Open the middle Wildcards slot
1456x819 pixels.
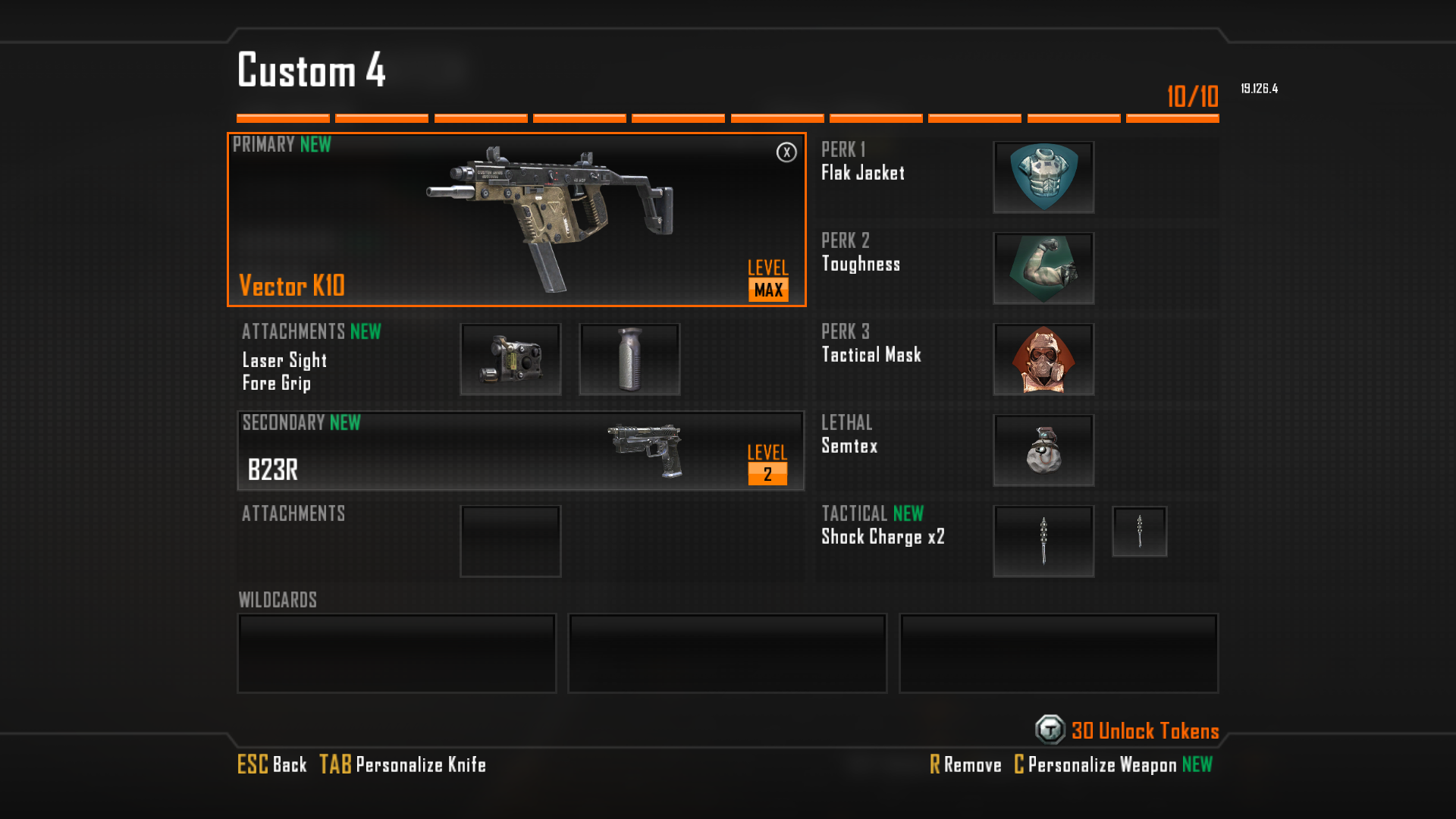tap(727, 653)
